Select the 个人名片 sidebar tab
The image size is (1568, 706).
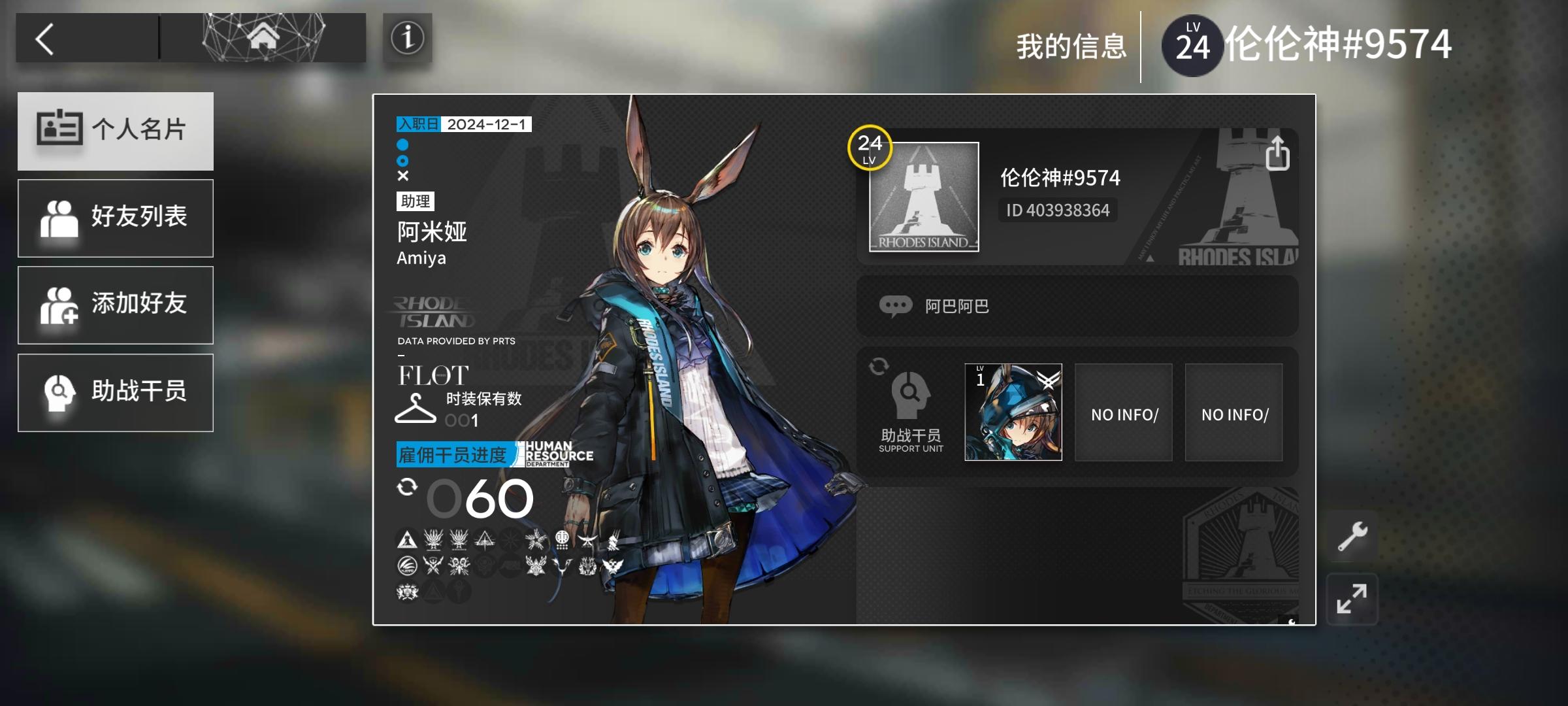pyautogui.click(x=116, y=131)
